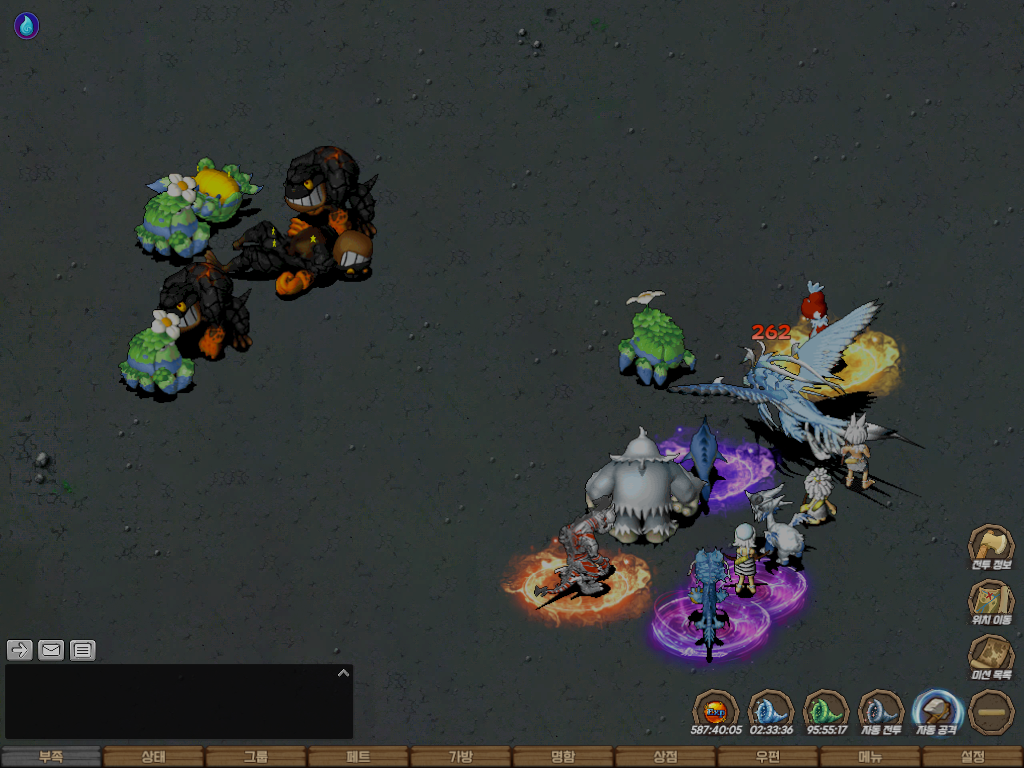Open the 설정 settings

[972, 757]
